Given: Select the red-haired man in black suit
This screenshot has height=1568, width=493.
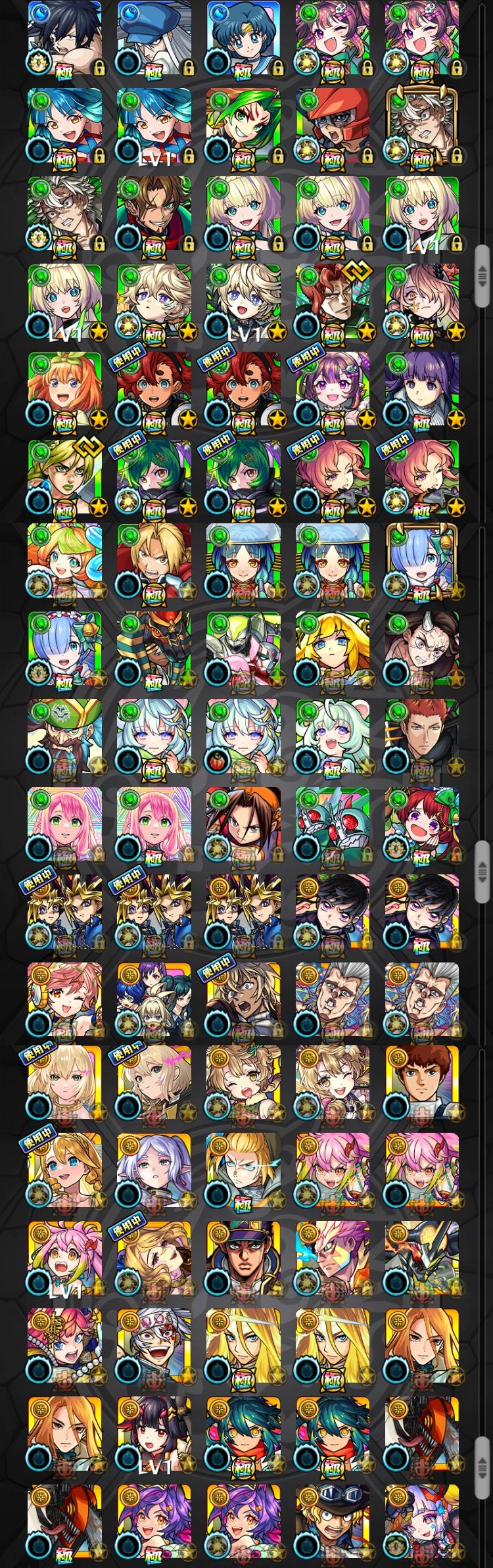Looking at the screenshot, I should [x=422, y=736].
